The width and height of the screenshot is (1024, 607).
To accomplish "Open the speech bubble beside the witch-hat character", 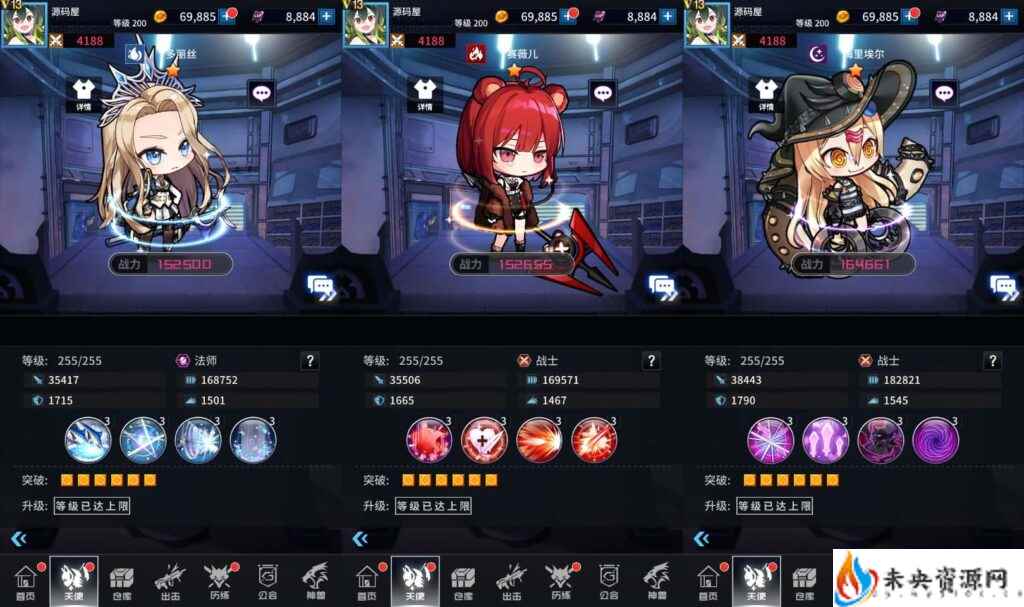I will pyautogui.click(x=943, y=94).
